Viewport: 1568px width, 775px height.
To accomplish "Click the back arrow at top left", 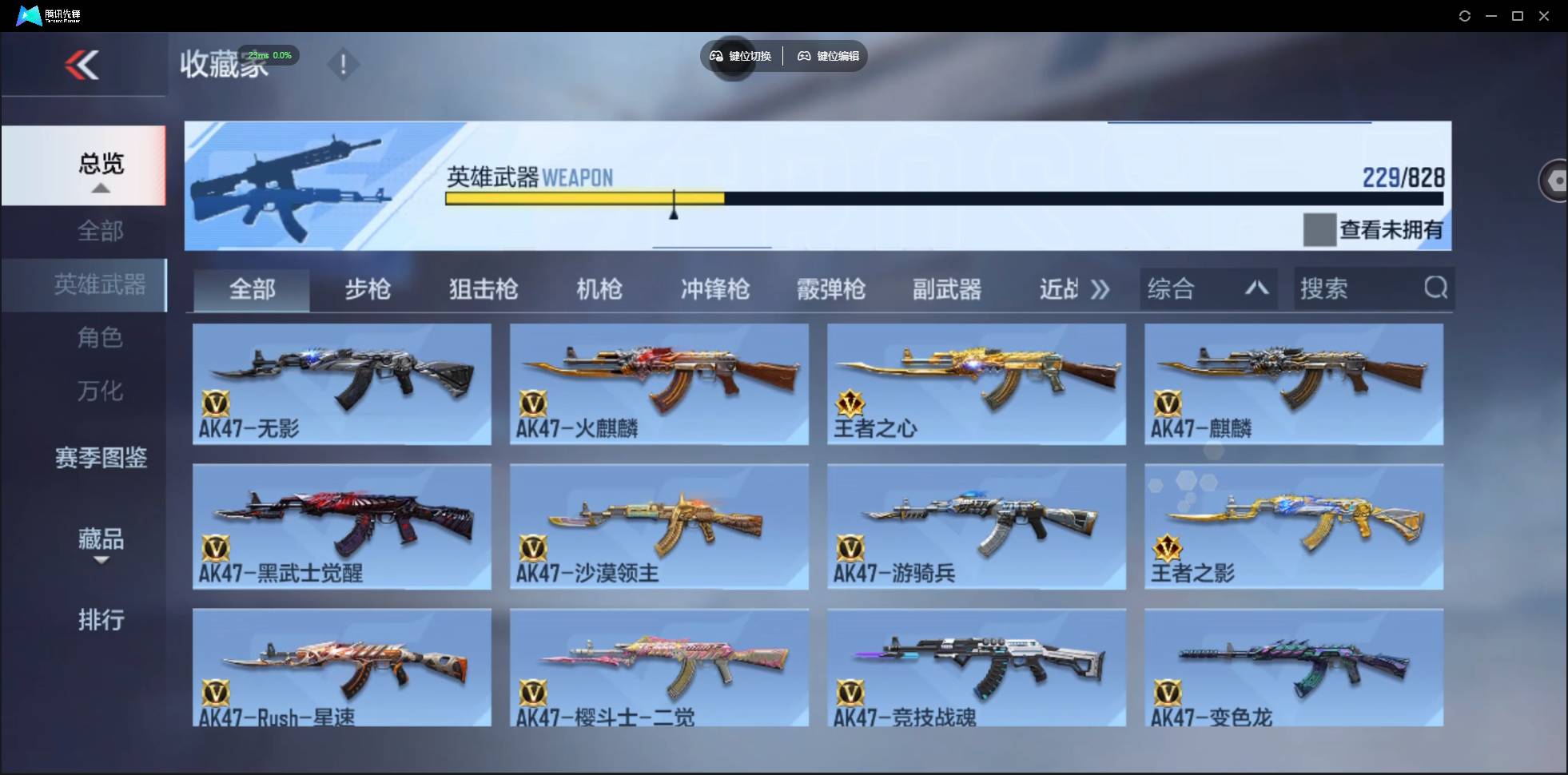I will (x=82, y=64).
